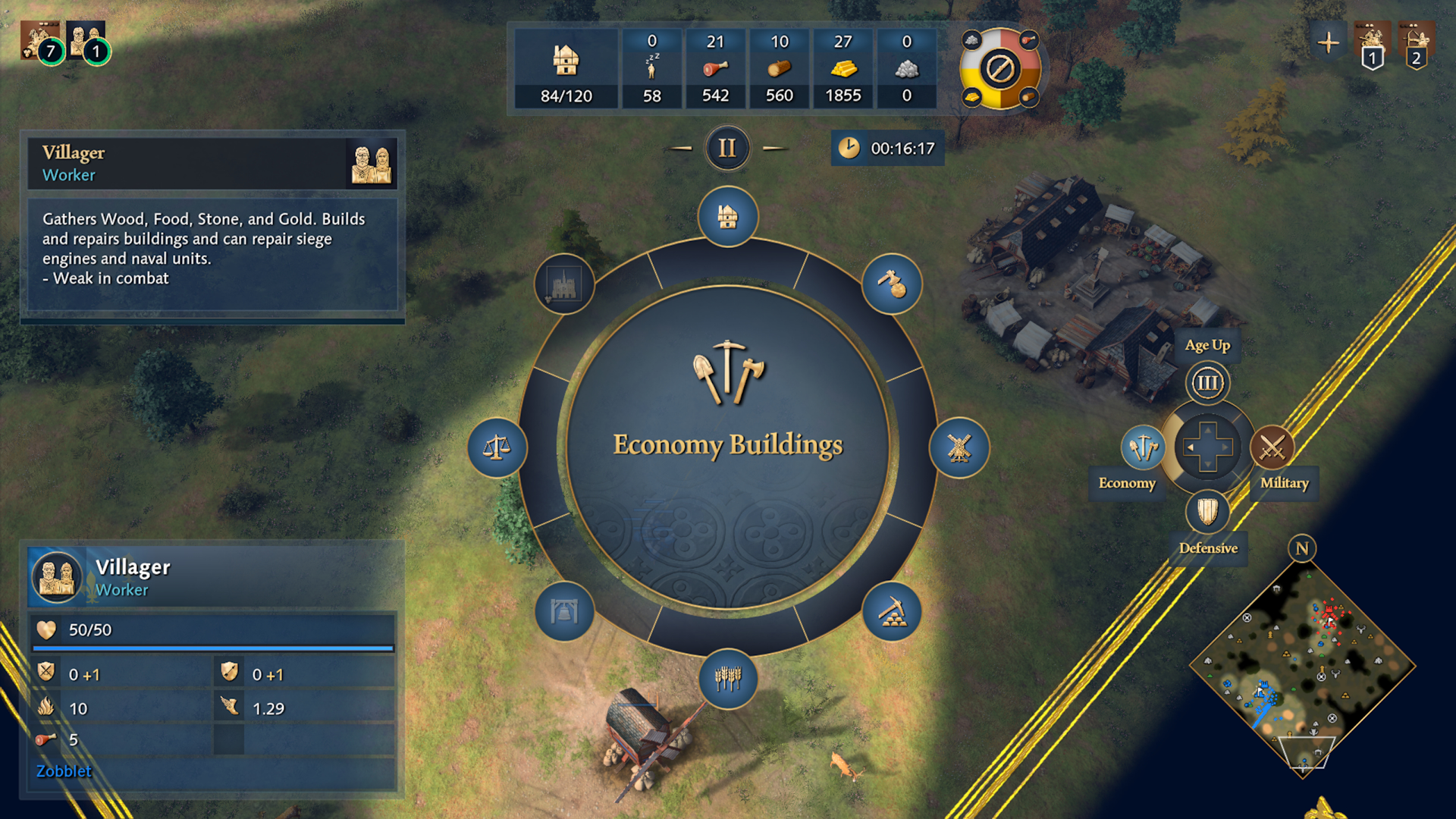Select the mill windmill icon
1456x819 pixels.
(x=959, y=447)
